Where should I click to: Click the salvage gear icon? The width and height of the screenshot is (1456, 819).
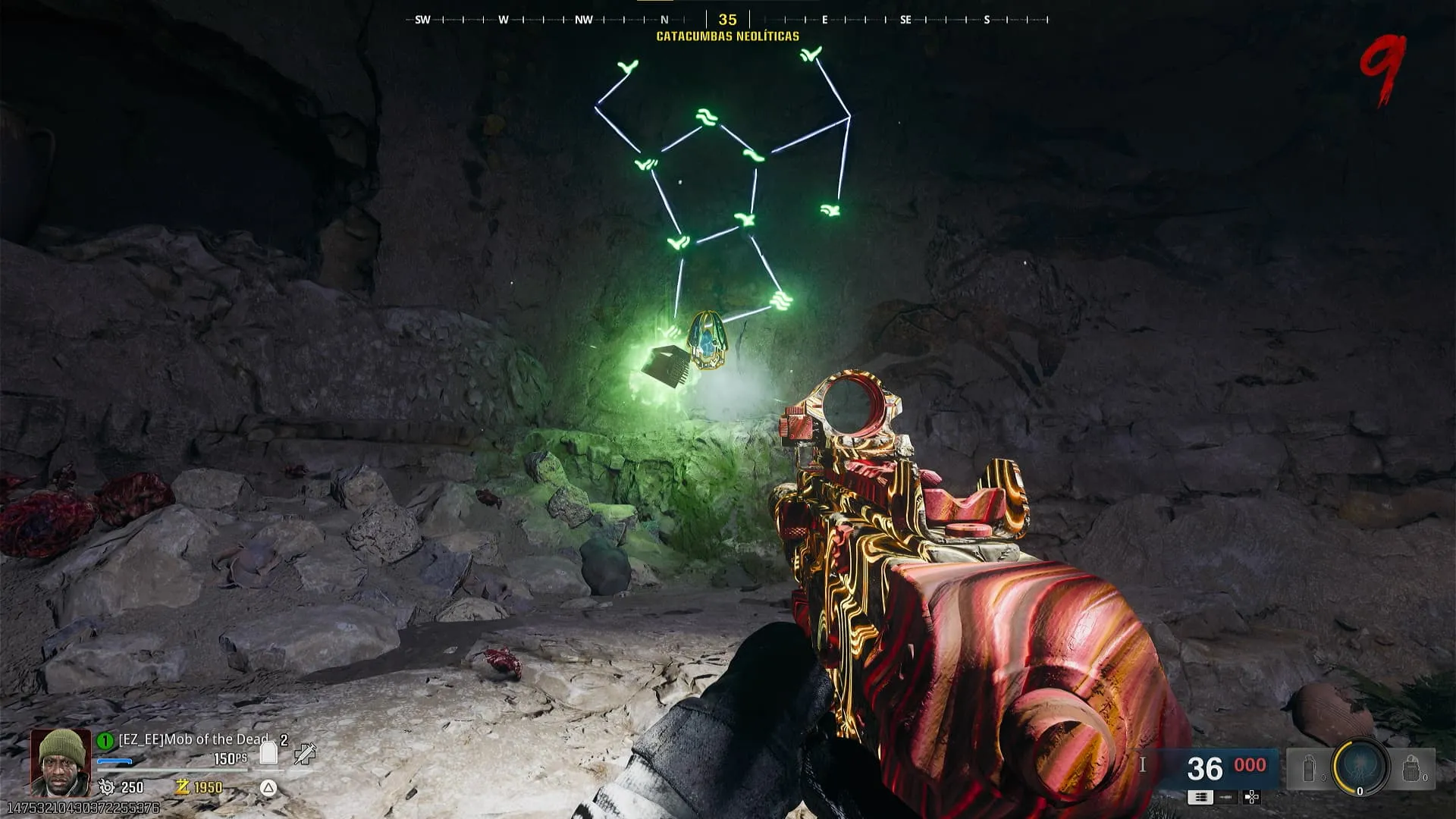coord(107,787)
